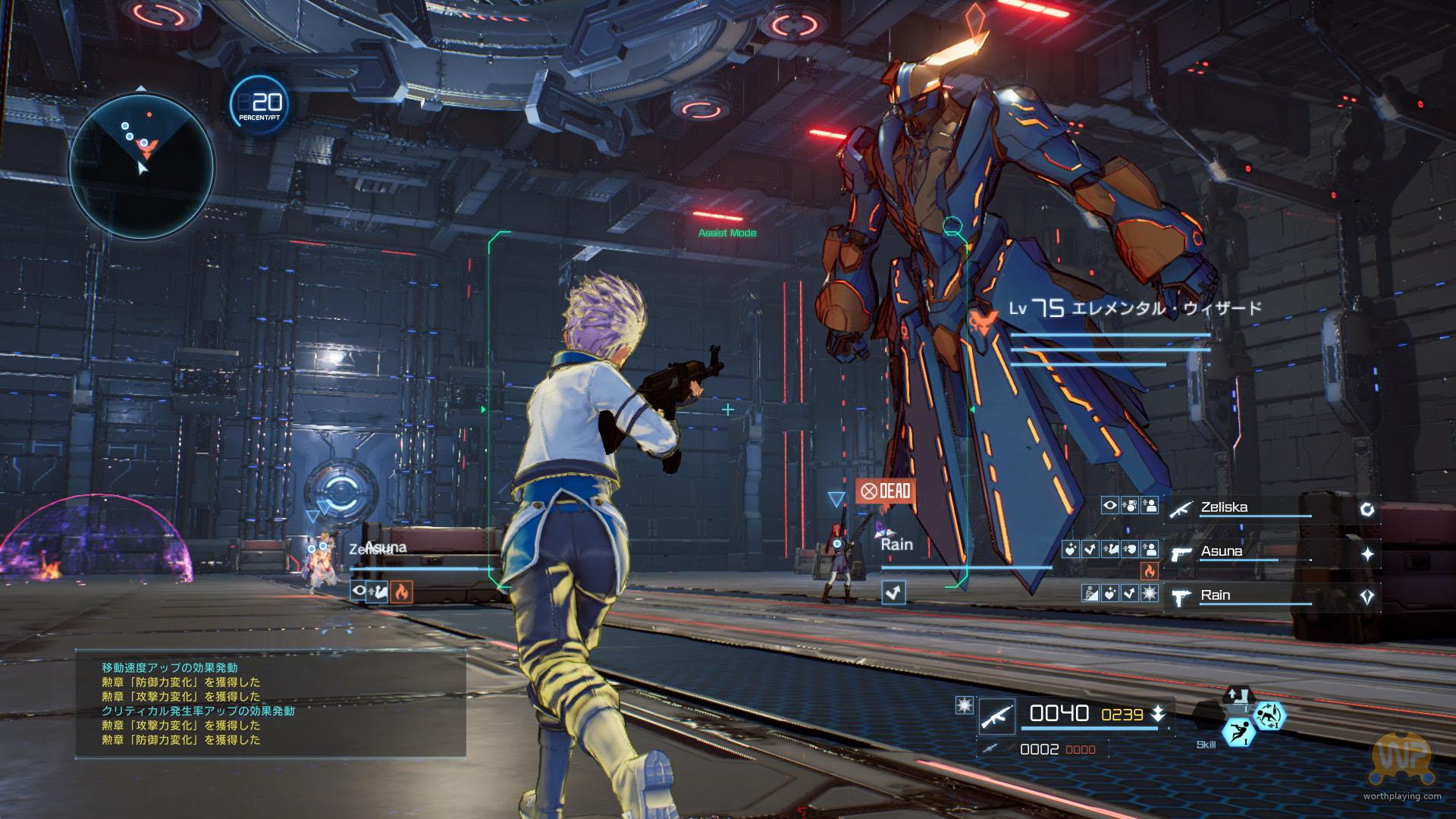The image size is (1456, 819).
Task: Click the Elemental Wizard boss nameplate
Action: (1135, 308)
